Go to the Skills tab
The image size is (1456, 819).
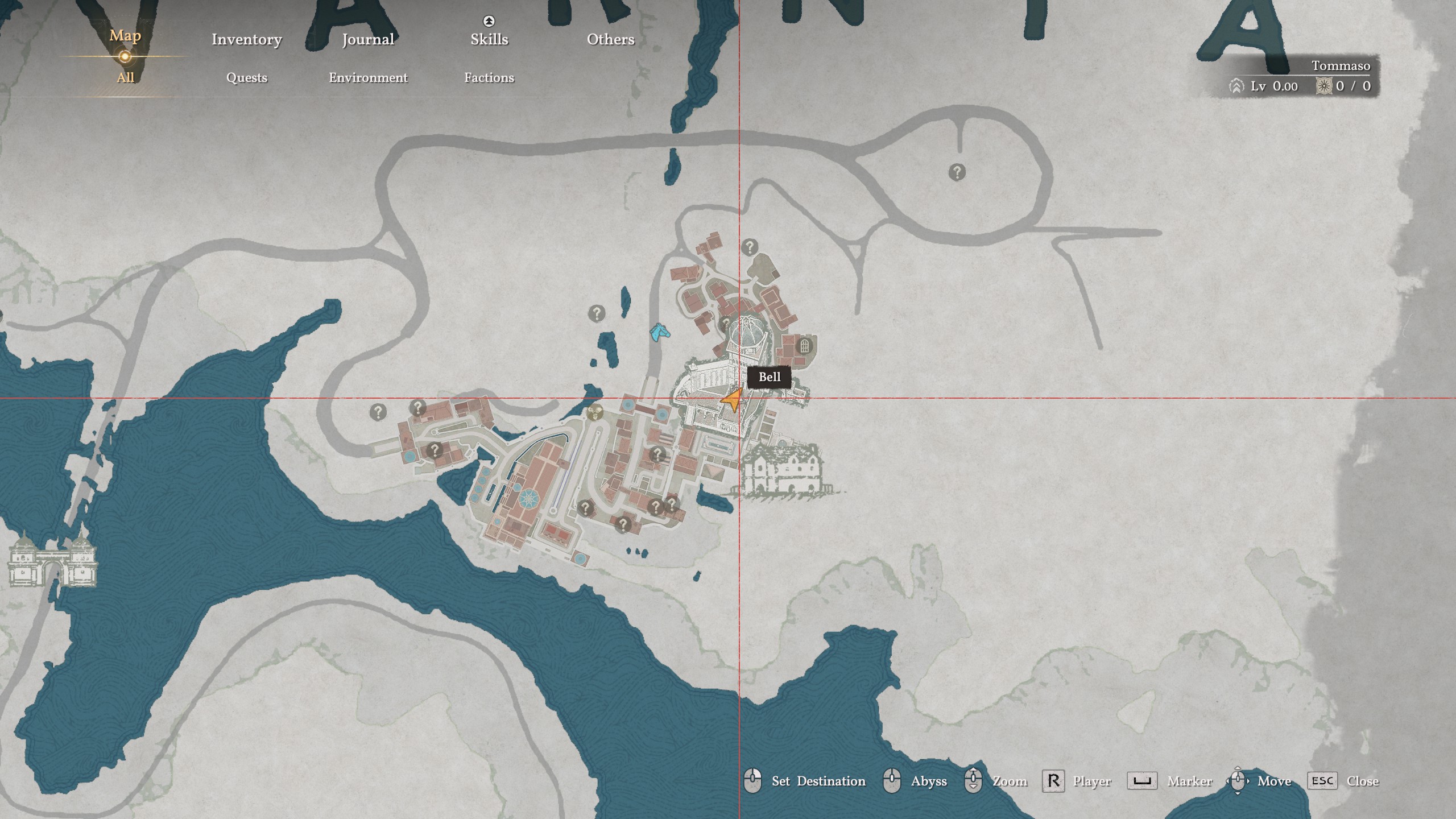tap(489, 39)
